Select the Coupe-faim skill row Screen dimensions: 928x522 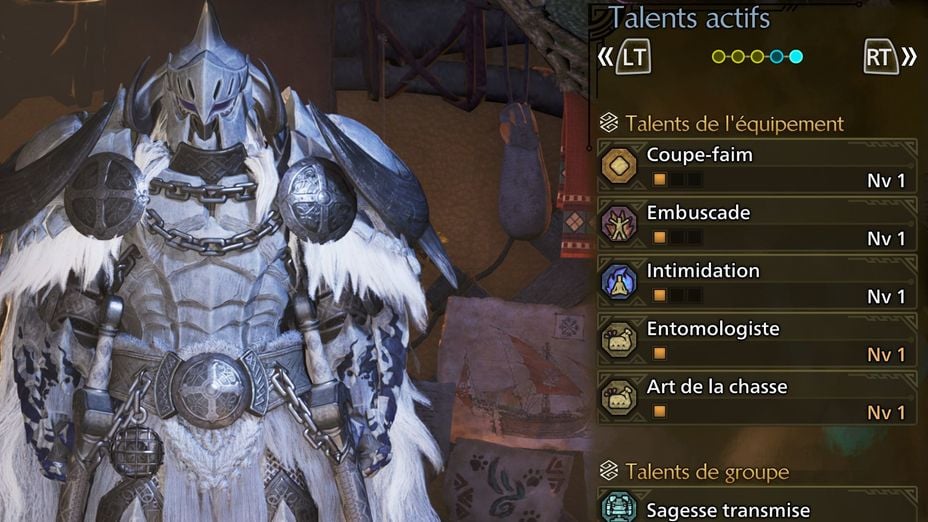[757, 166]
